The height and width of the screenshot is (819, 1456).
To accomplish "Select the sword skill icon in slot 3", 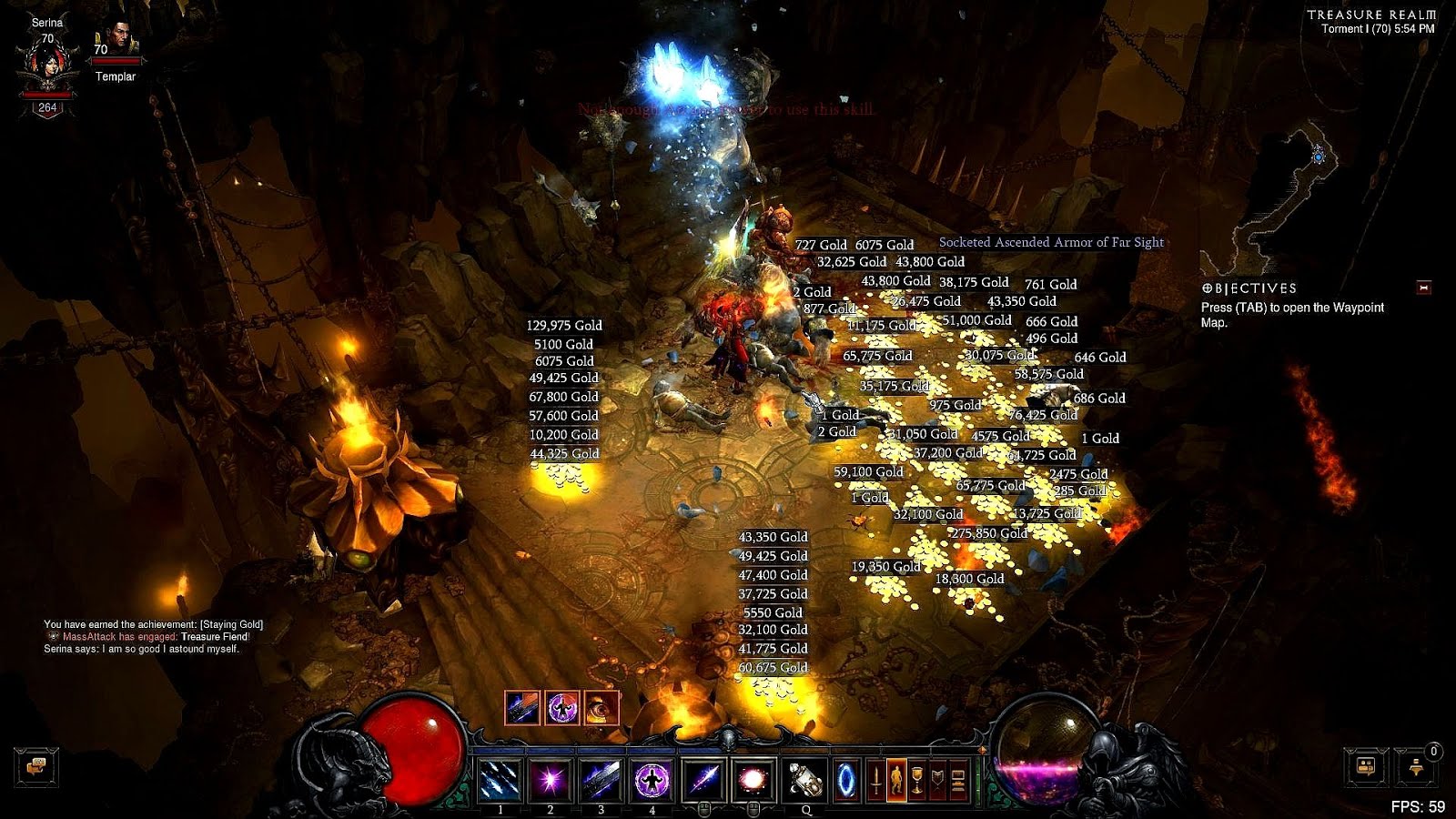I will point(600,780).
